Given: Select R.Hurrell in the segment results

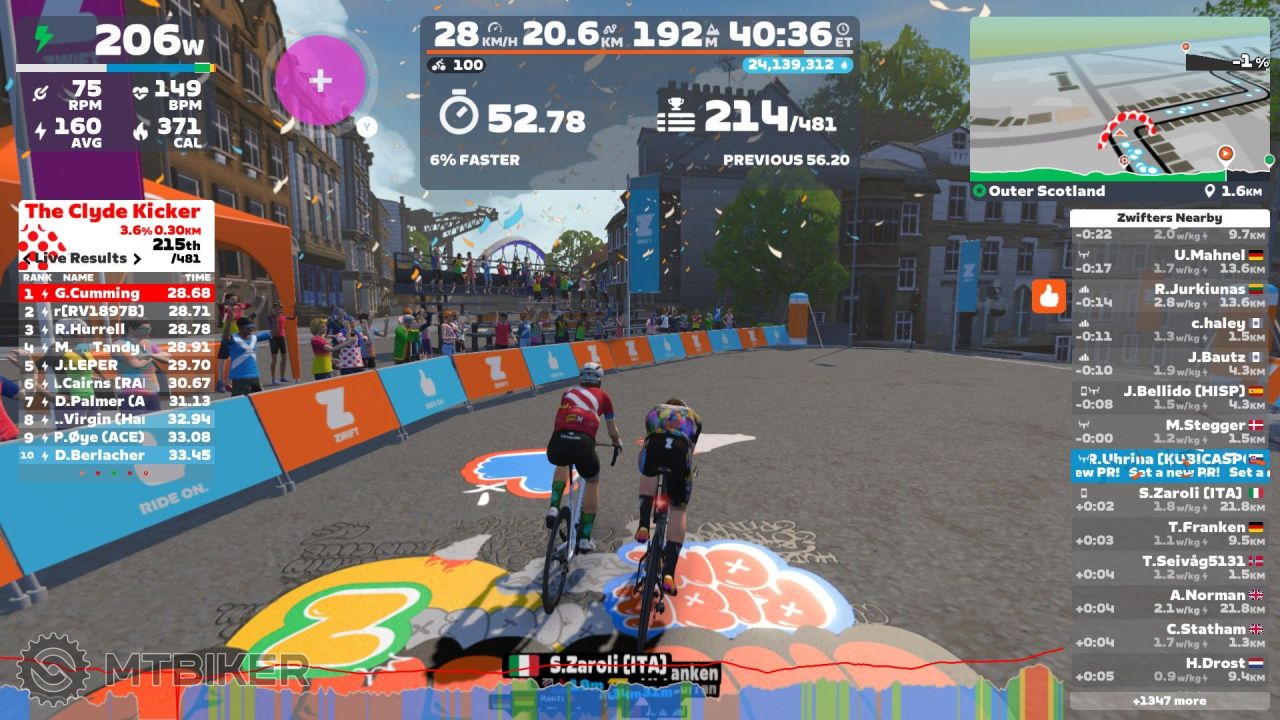Looking at the screenshot, I should click(116, 329).
